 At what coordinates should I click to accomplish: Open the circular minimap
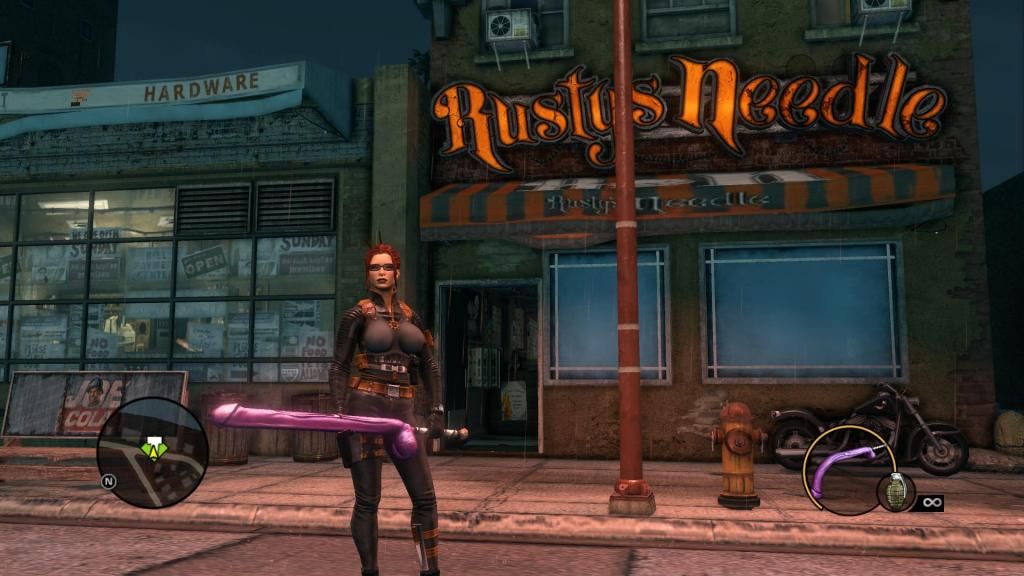152,453
